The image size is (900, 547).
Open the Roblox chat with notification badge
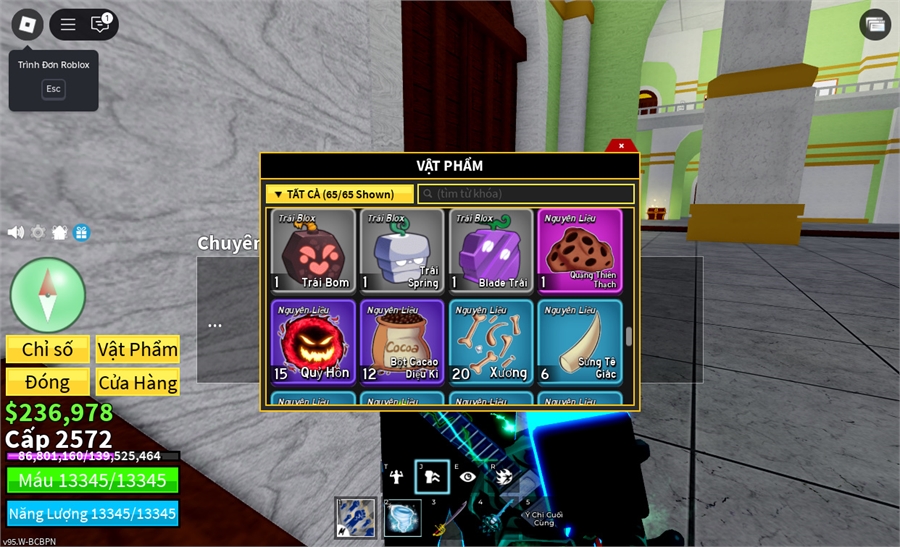click(x=100, y=24)
